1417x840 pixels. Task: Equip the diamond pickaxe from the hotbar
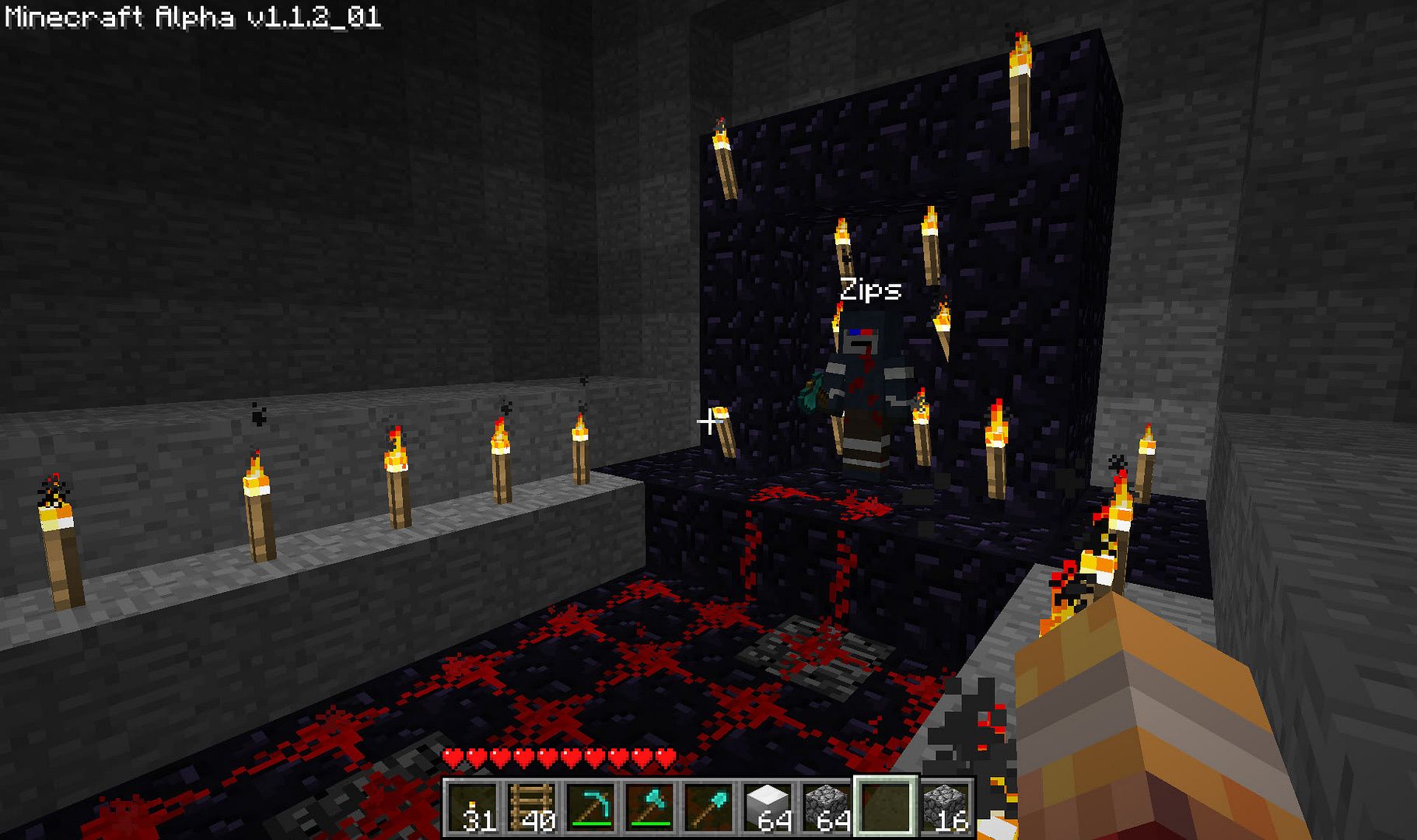[591, 807]
